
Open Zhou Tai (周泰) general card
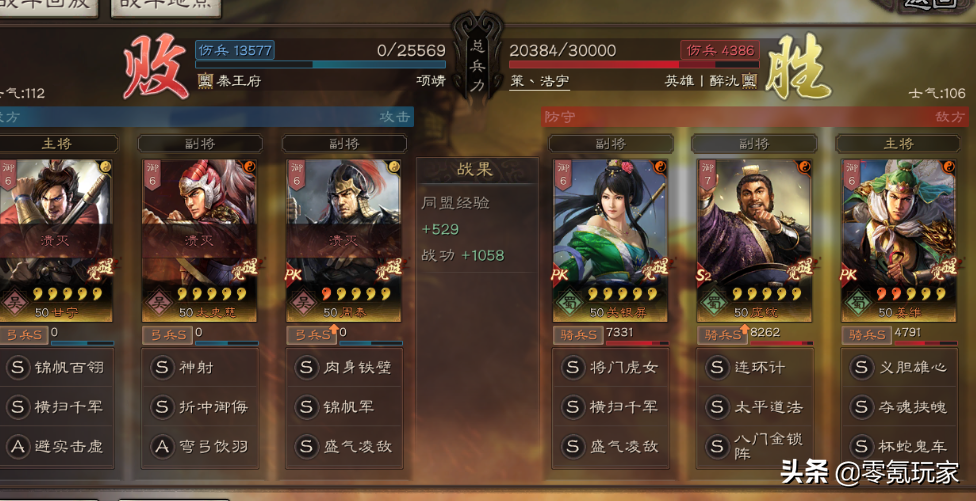343,225
